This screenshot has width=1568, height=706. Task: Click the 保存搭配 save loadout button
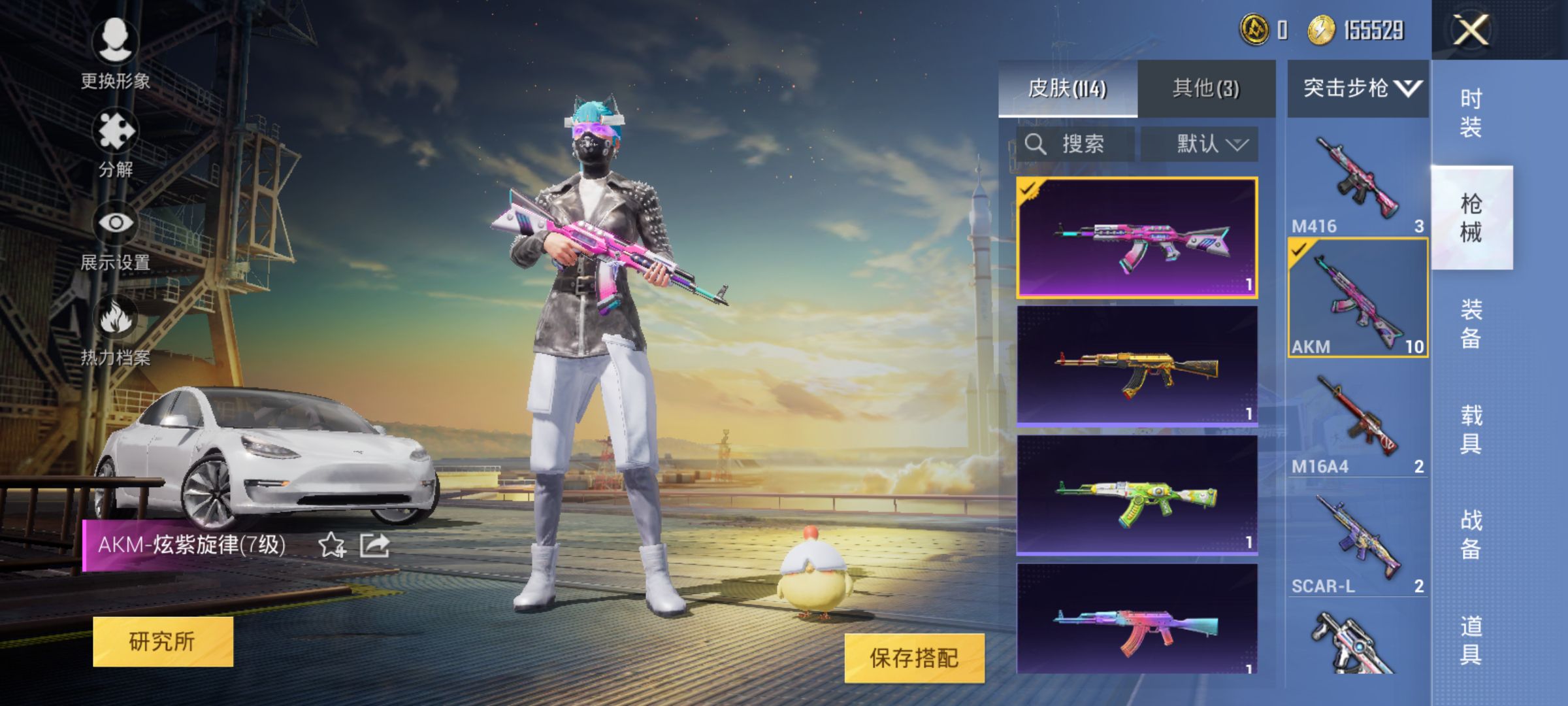(914, 658)
